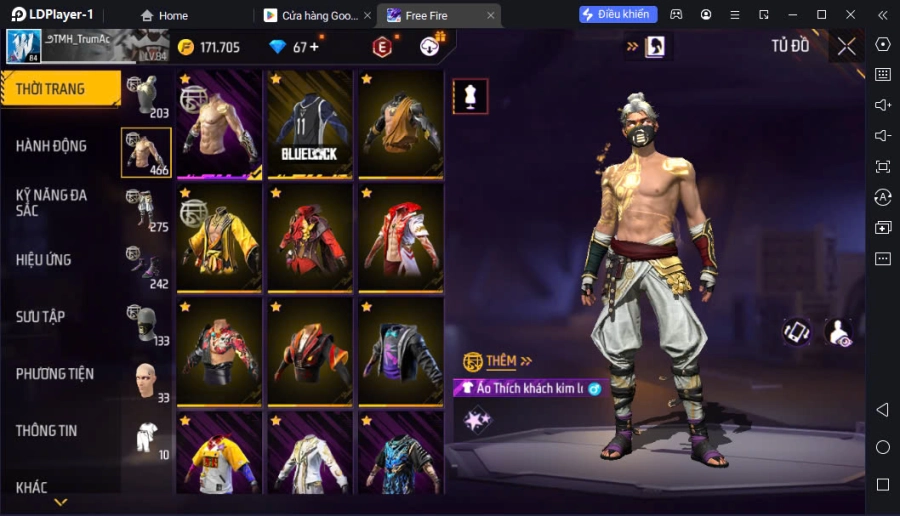Switch to the HÀNH ĐỘNG tab
This screenshot has height=516, width=900.
pyautogui.click(x=51, y=146)
